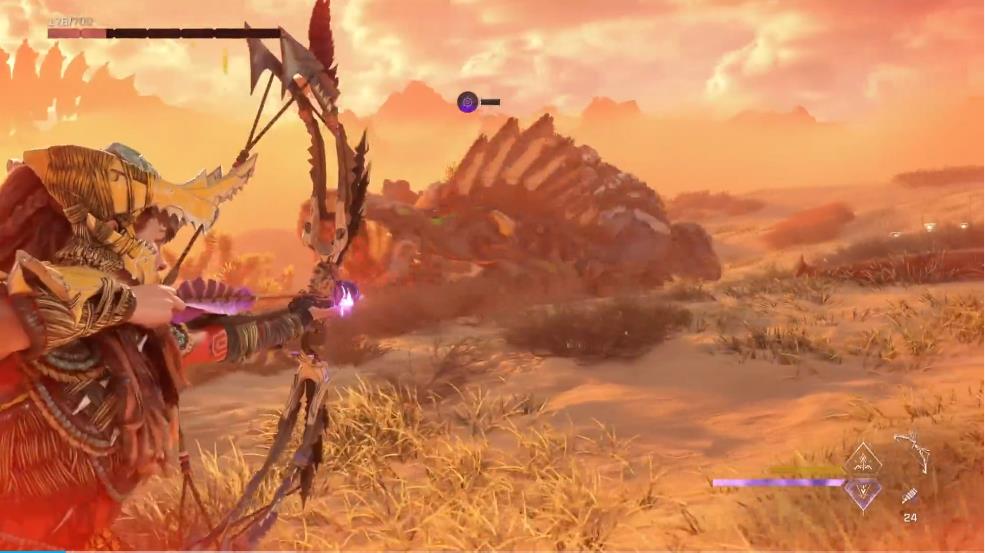Click the purple enemy status marker
The image size is (985, 553).
(x=467, y=101)
